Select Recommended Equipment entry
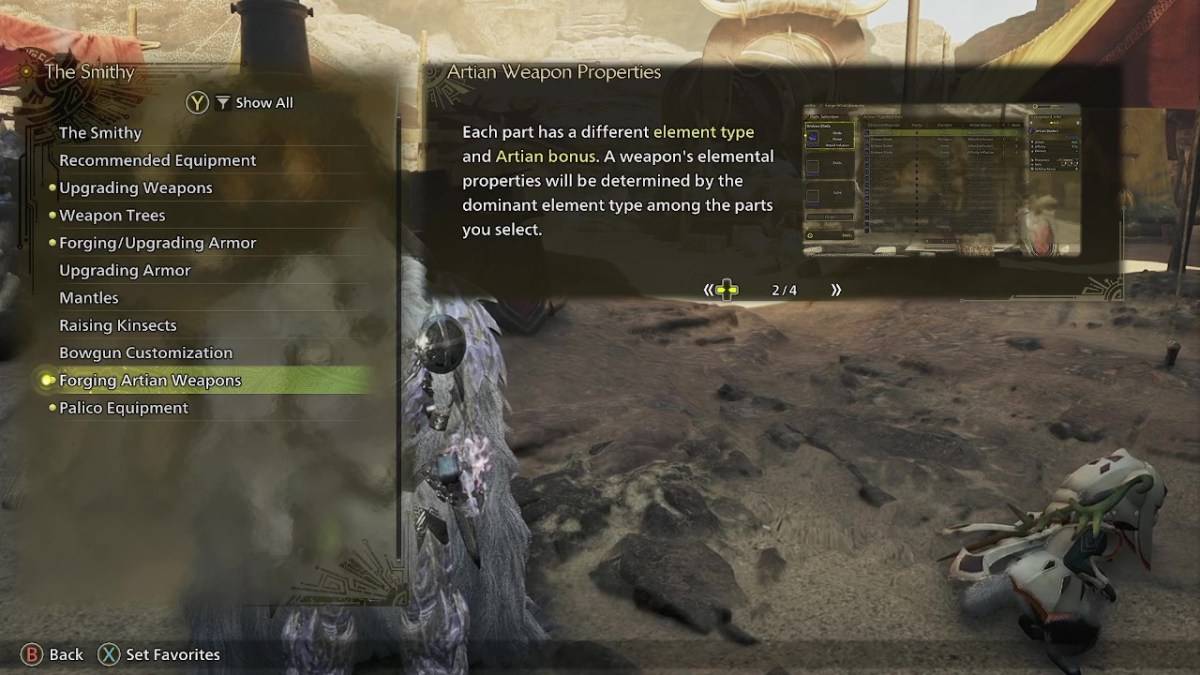 click(x=157, y=160)
